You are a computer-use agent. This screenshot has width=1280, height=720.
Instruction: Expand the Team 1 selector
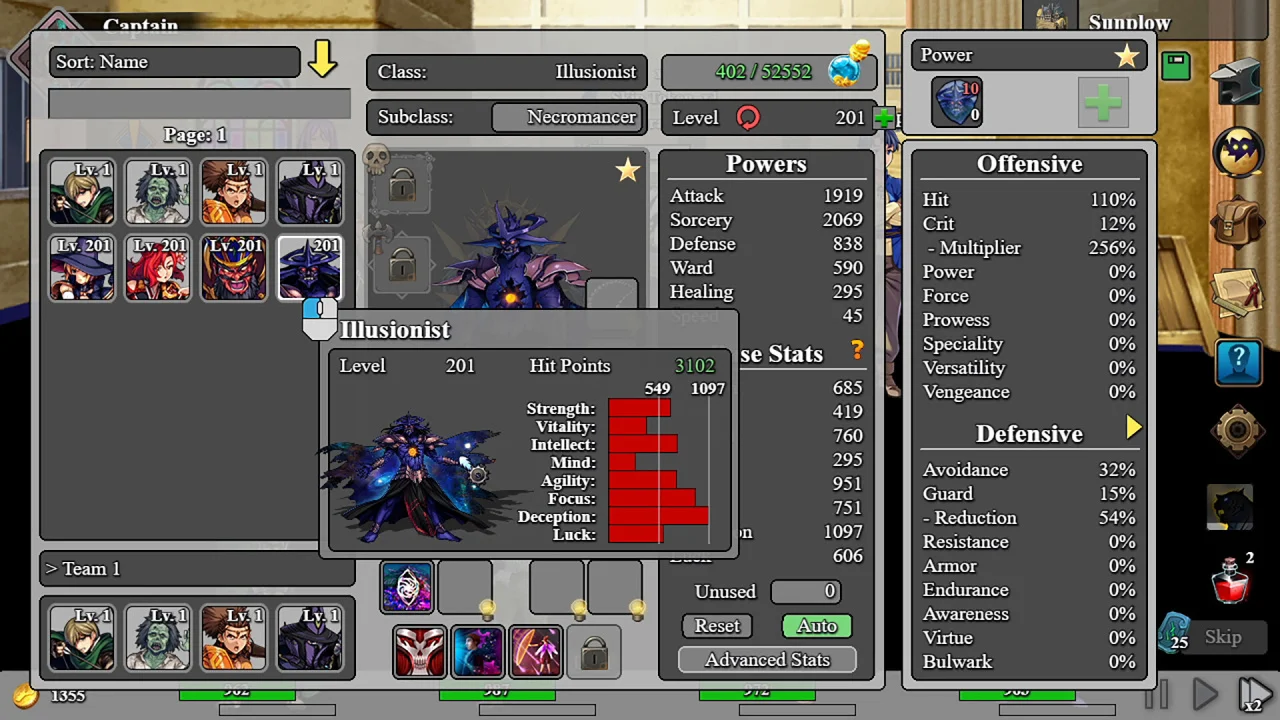click(x=196, y=569)
